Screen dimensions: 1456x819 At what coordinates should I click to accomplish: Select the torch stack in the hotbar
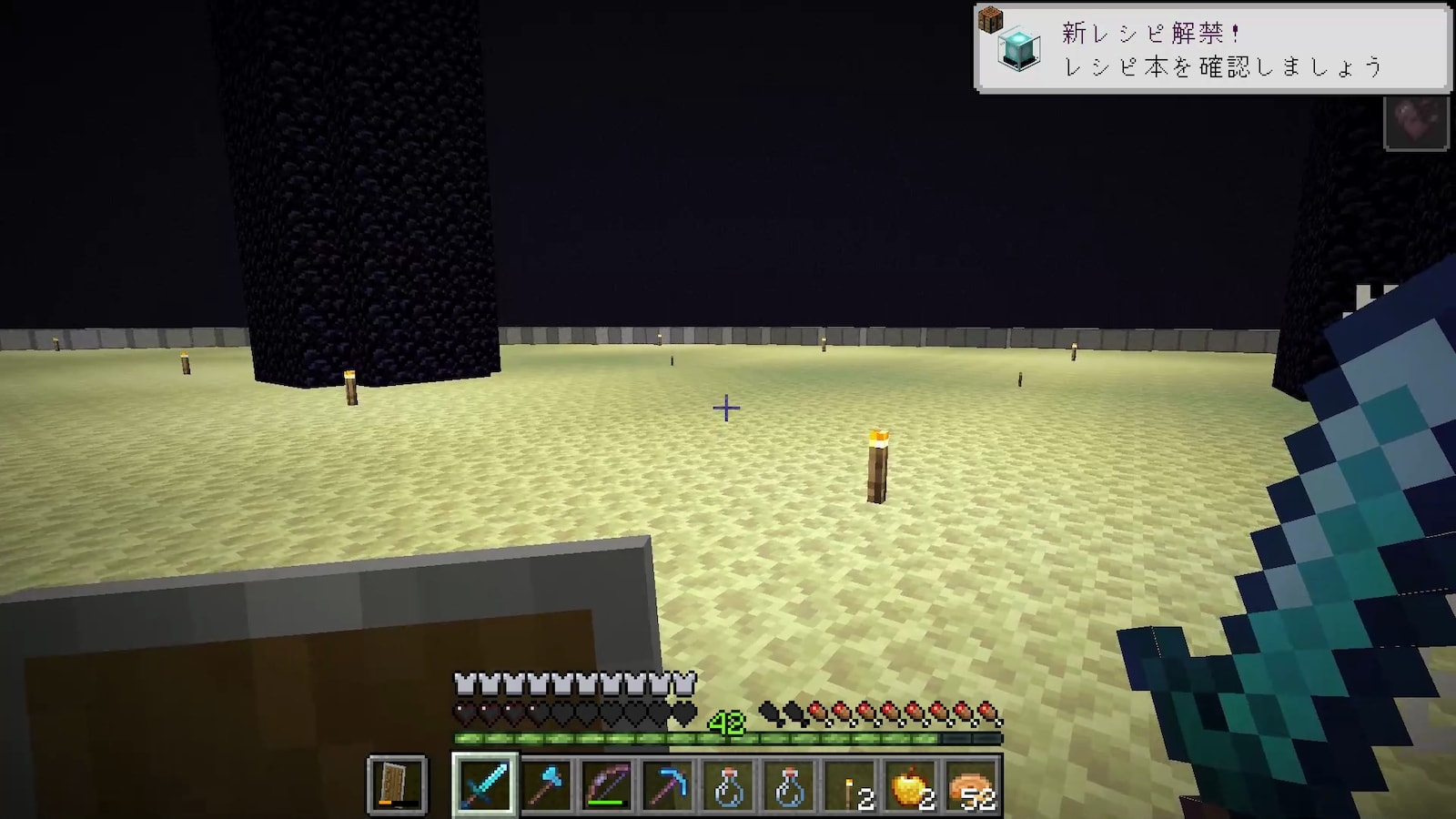pyautogui.click(x=852, y=784)
